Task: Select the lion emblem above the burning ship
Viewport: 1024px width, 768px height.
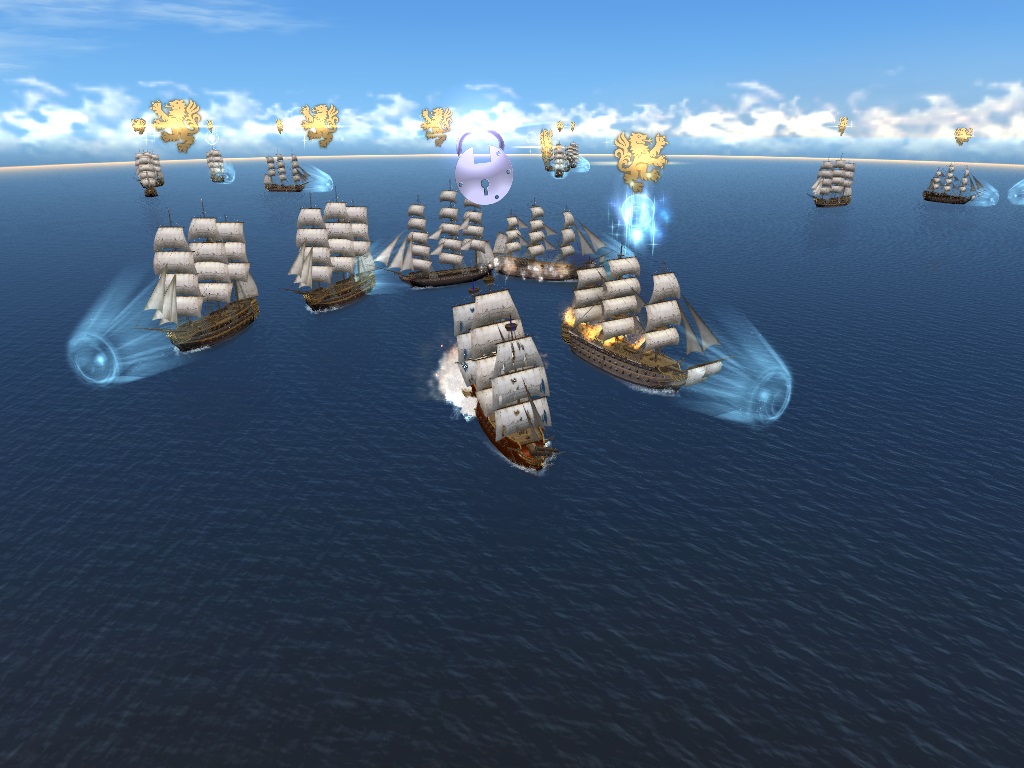Action: click(640, 157)
